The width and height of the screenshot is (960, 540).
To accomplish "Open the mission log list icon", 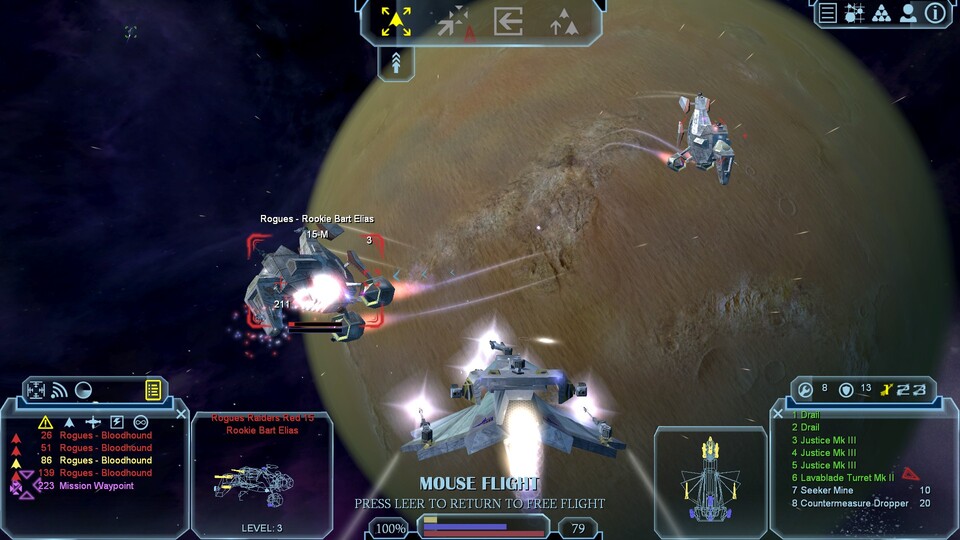I will click(x=828, y=13).
